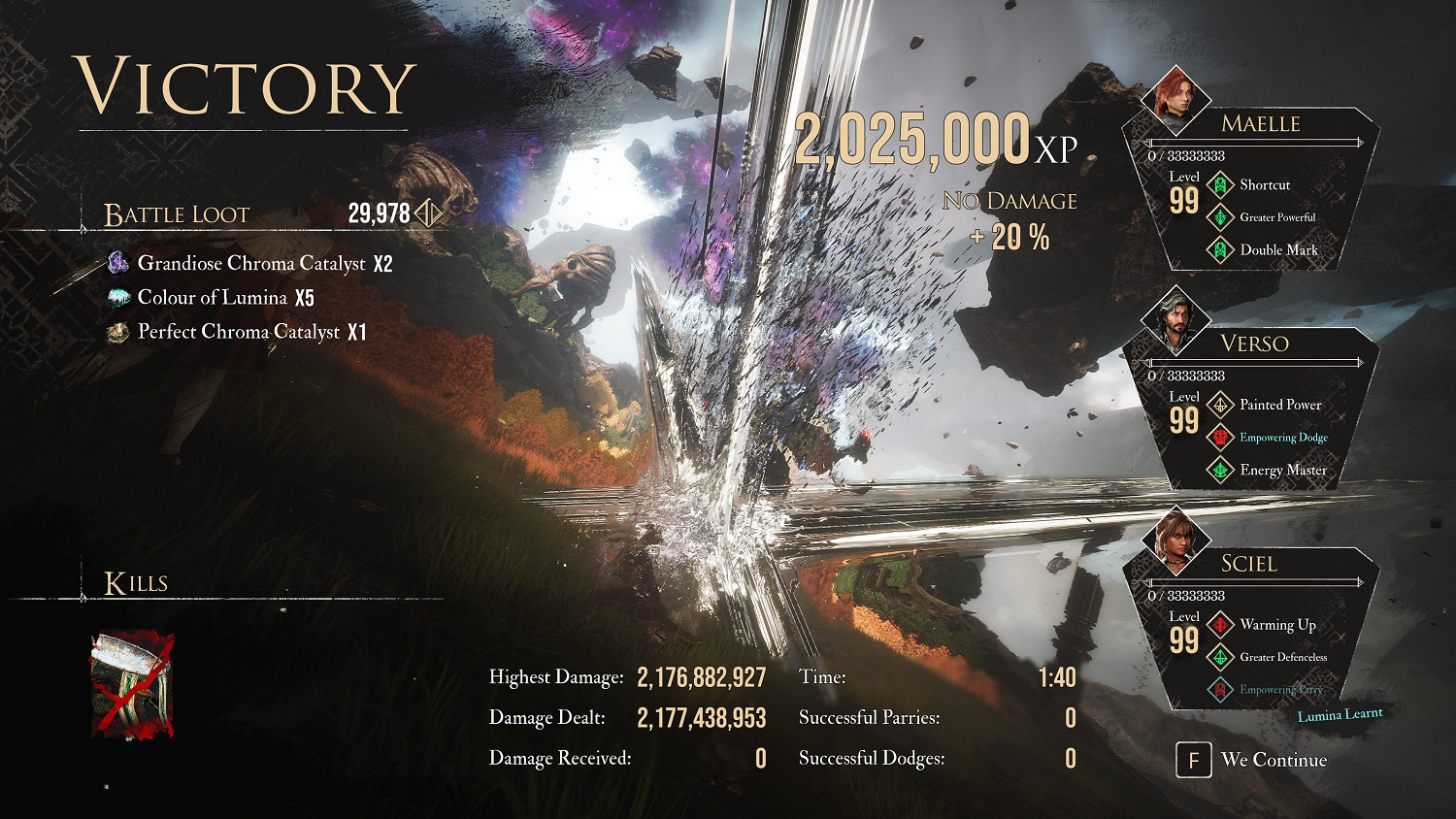Select the Grandiose Chroma Catalyst loot row

(252, 263)
